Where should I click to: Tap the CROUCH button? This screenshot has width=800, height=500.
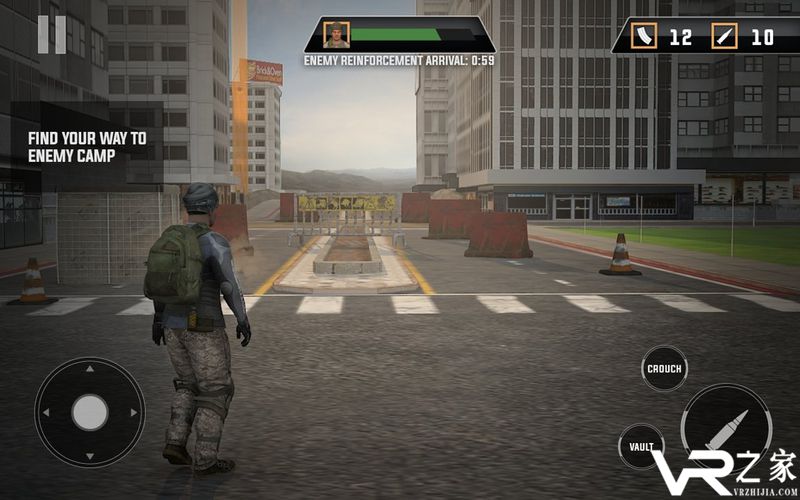(x=664, y=369)
